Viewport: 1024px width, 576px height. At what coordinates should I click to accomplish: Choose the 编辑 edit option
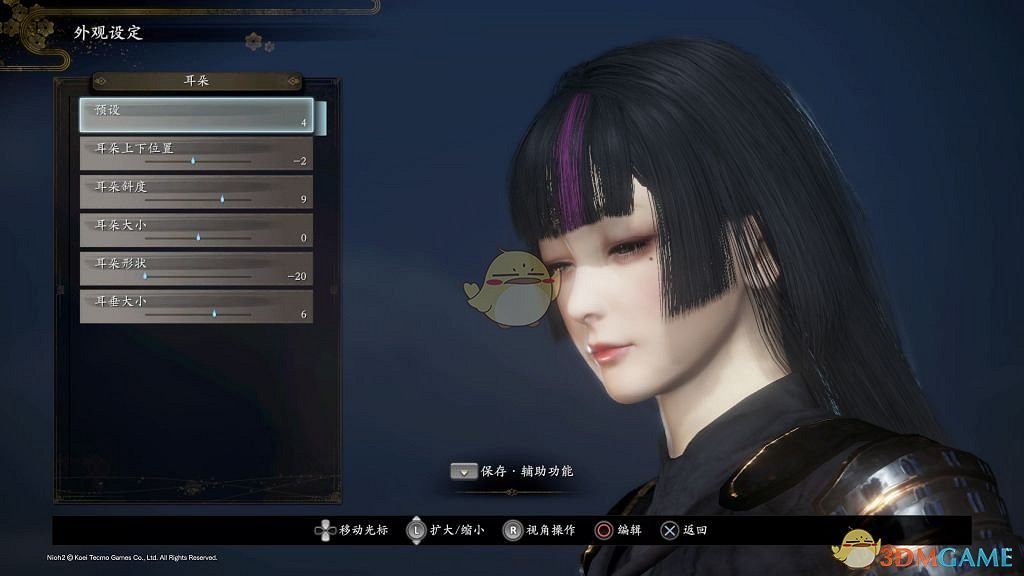point(619,530)
